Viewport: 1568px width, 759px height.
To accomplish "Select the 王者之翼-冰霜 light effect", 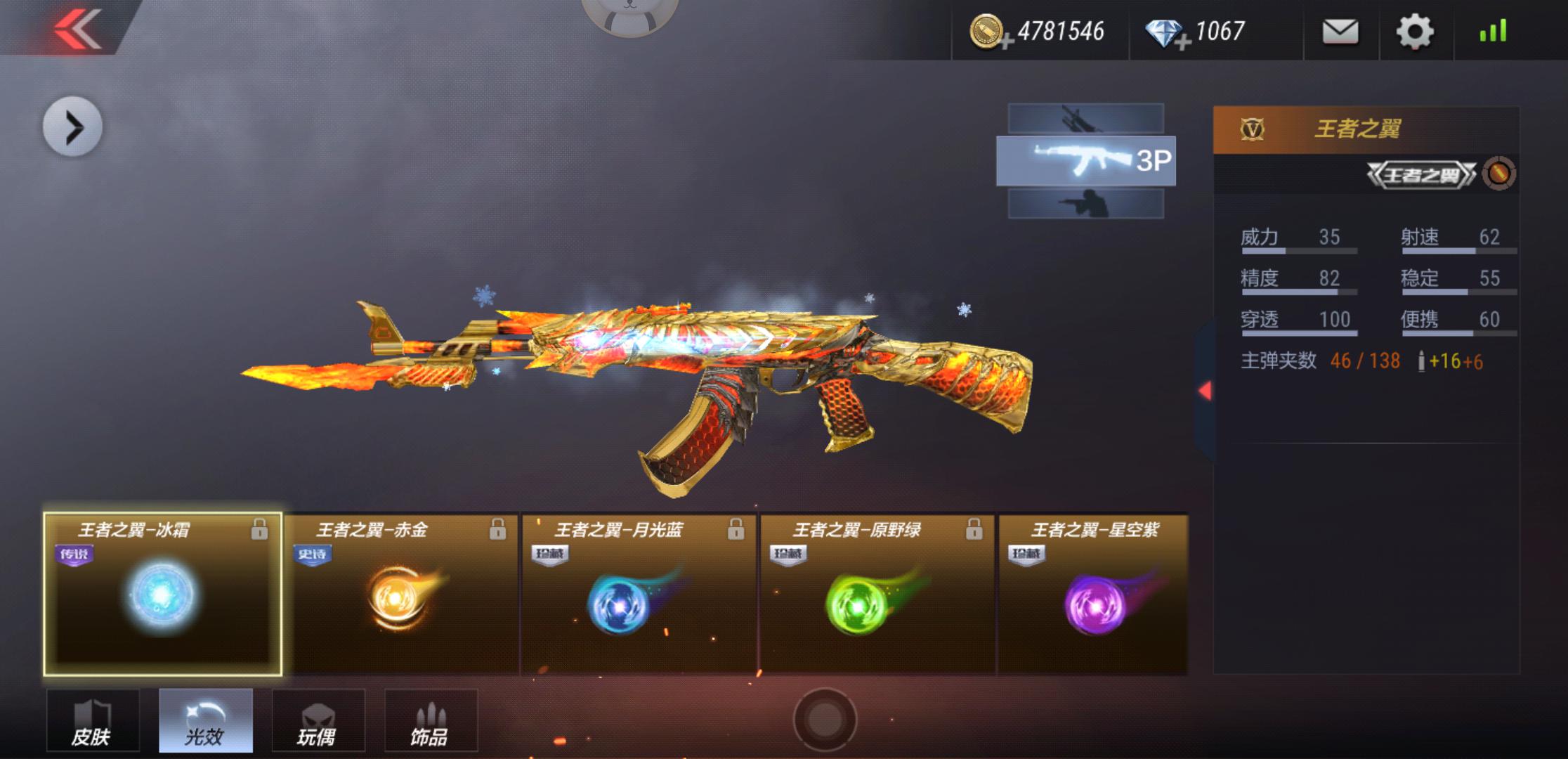I will (162, 595).
